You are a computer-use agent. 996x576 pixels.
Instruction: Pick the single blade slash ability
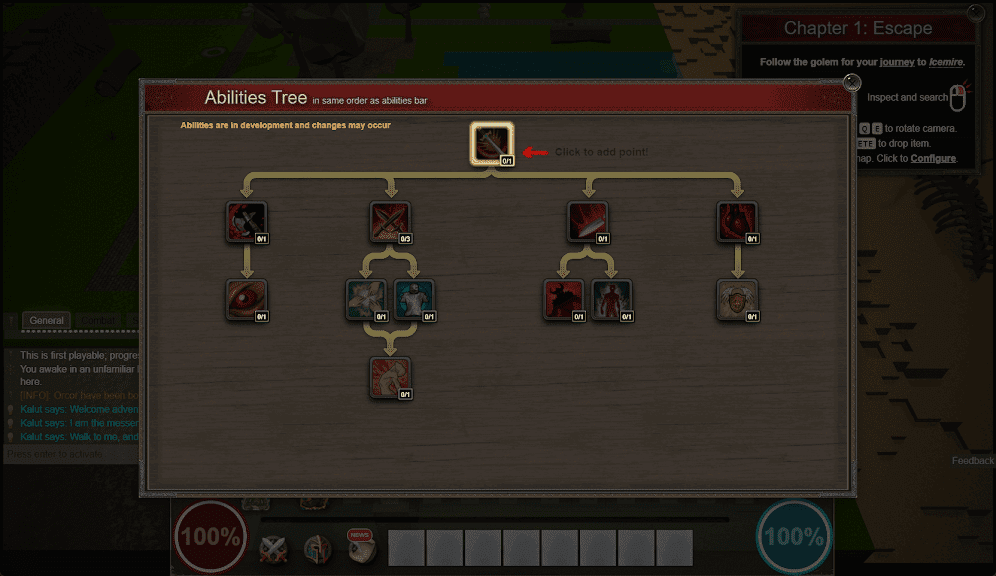coord(587,221)
